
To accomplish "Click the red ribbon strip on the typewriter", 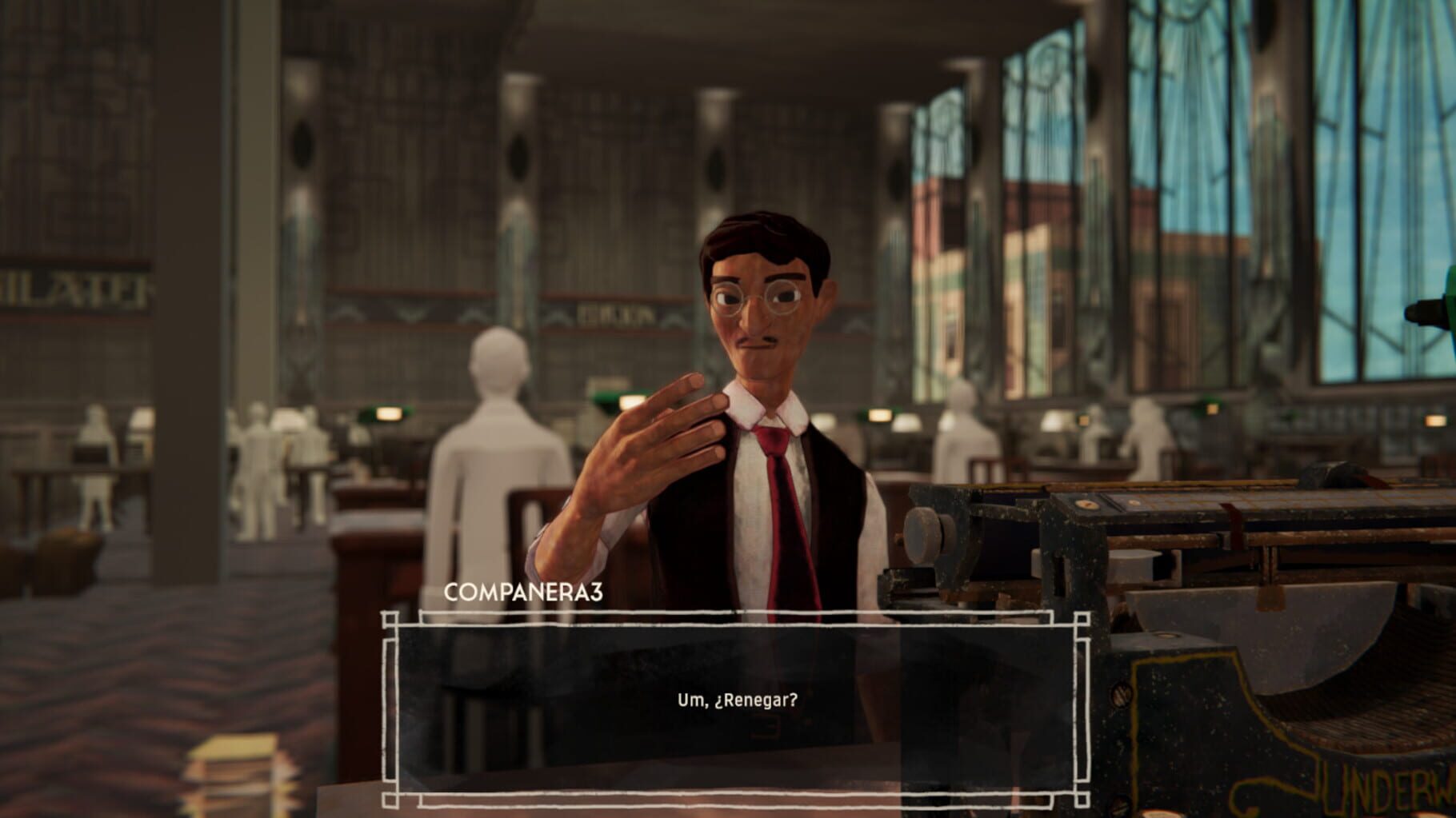I will (1232, 524).
